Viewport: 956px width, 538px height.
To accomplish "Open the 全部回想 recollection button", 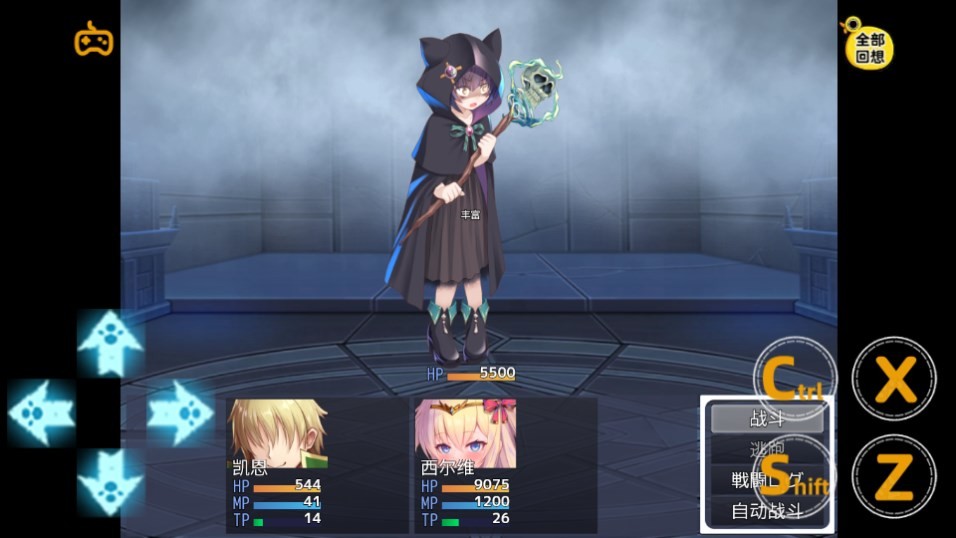I will point(868,46).
